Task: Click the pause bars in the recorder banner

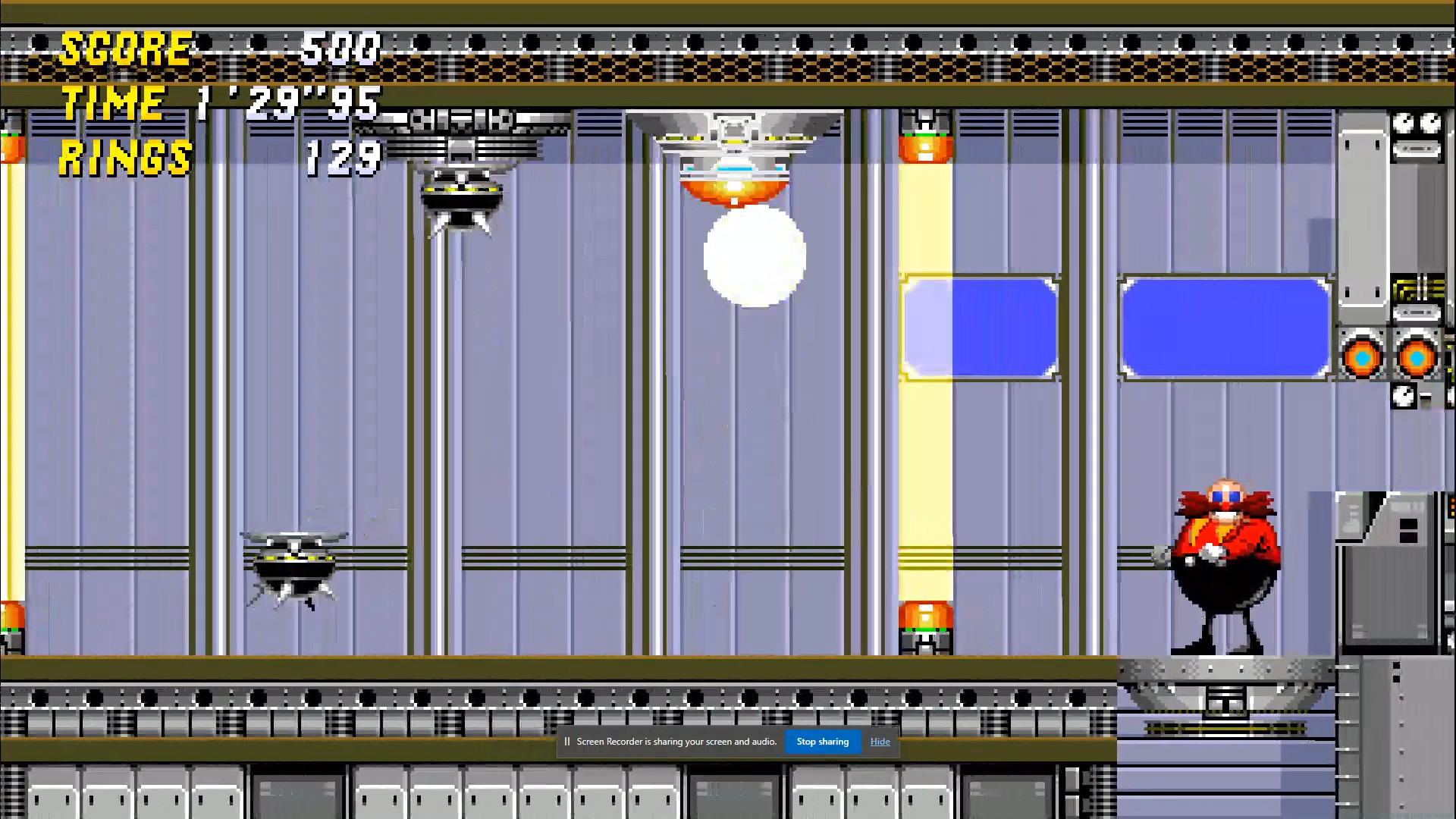Action: 566,742
